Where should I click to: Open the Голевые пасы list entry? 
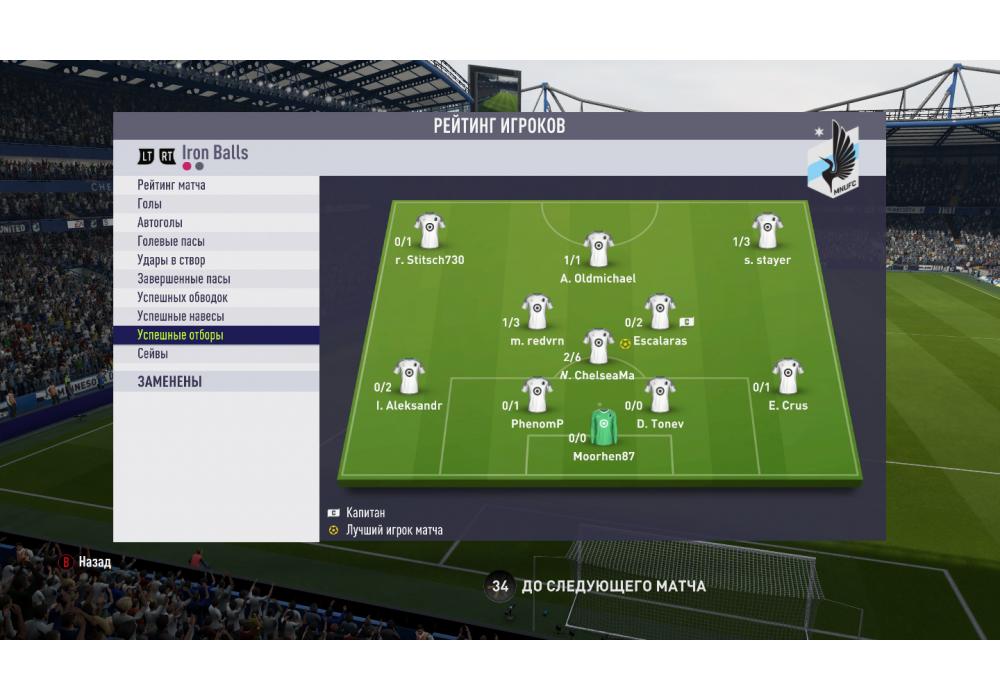216,242
